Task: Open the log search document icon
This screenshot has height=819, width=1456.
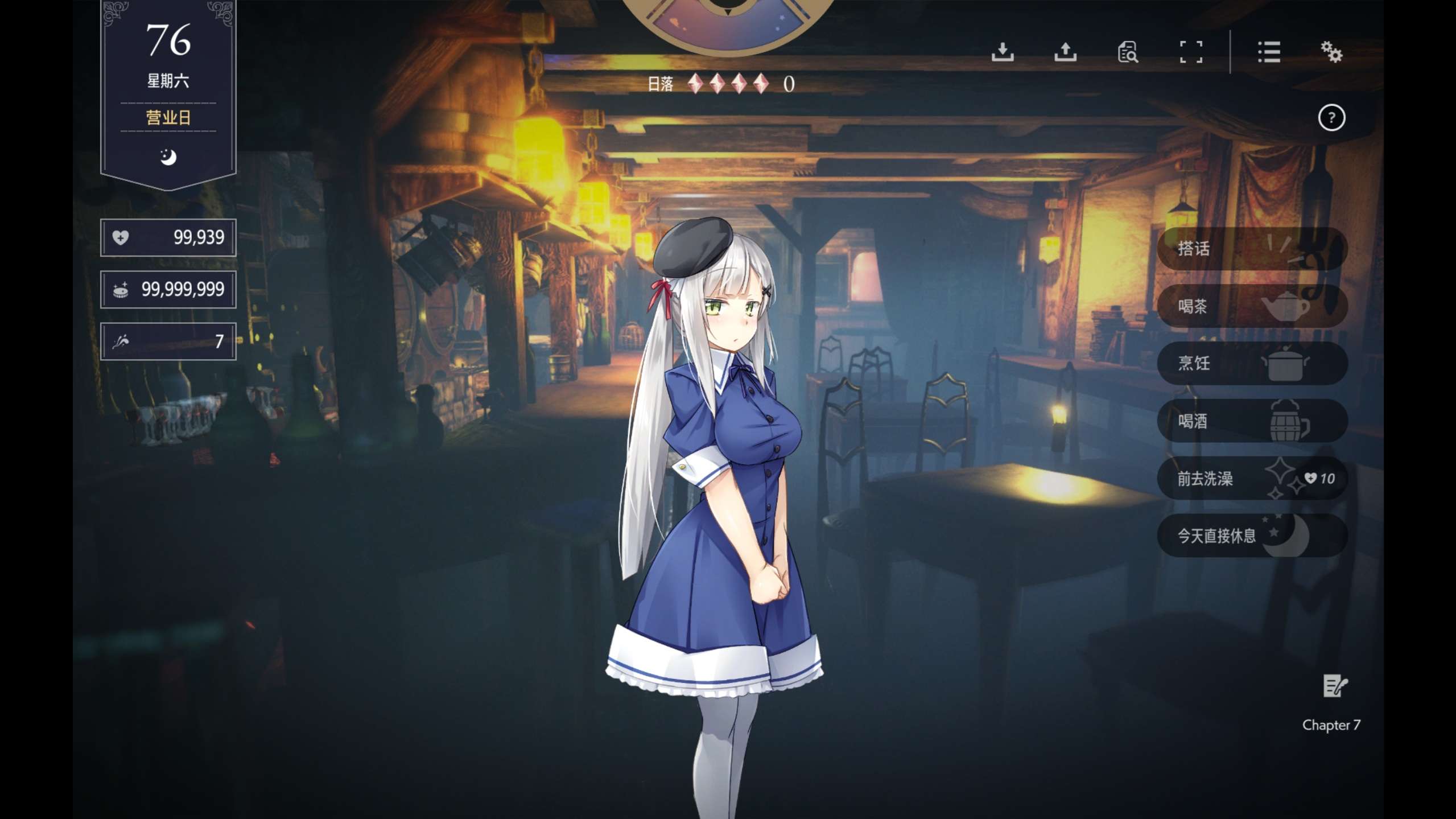Action: [1127, 52]
